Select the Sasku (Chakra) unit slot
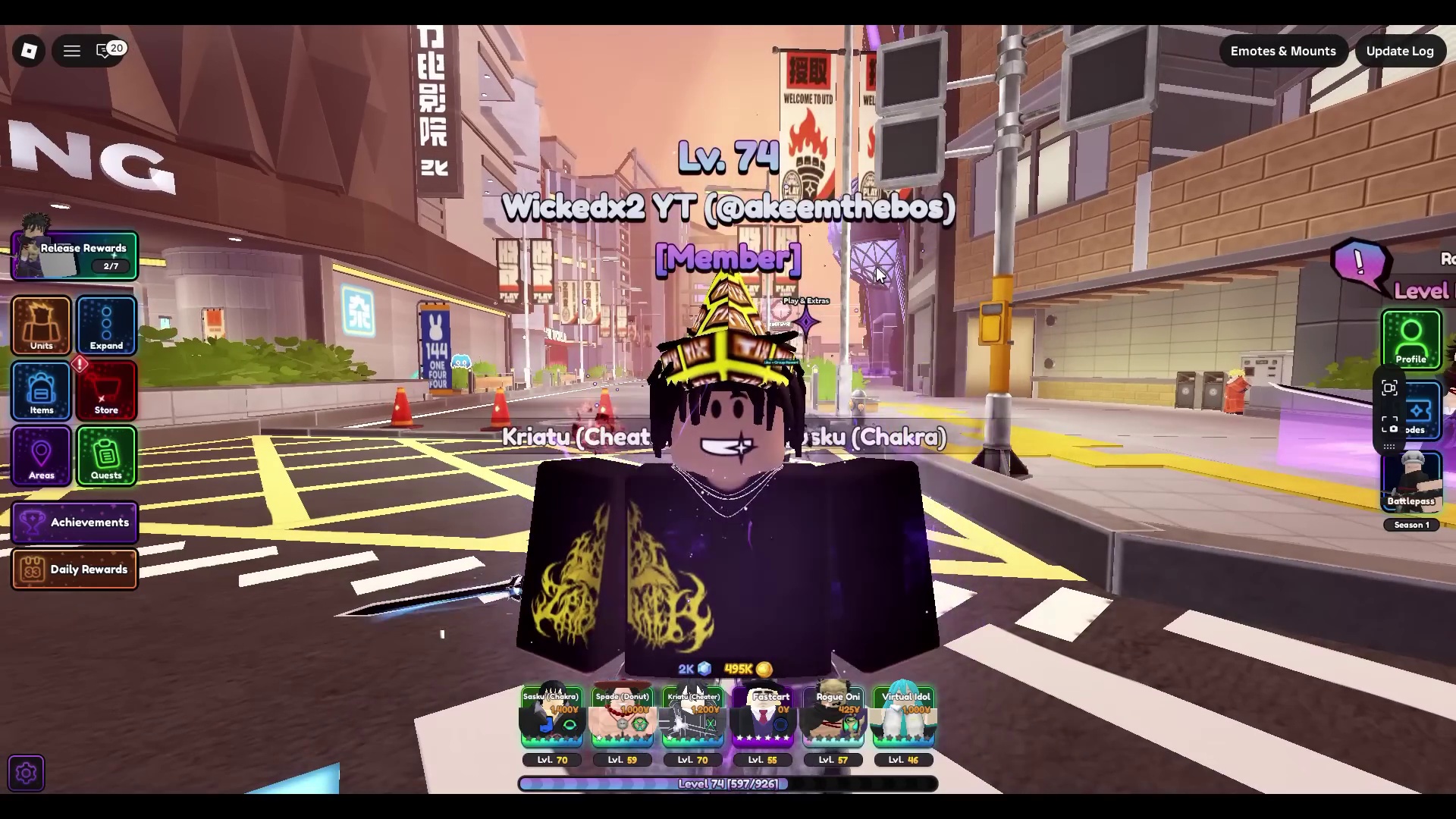This screenshot has height=819, width=1456. 551,717
